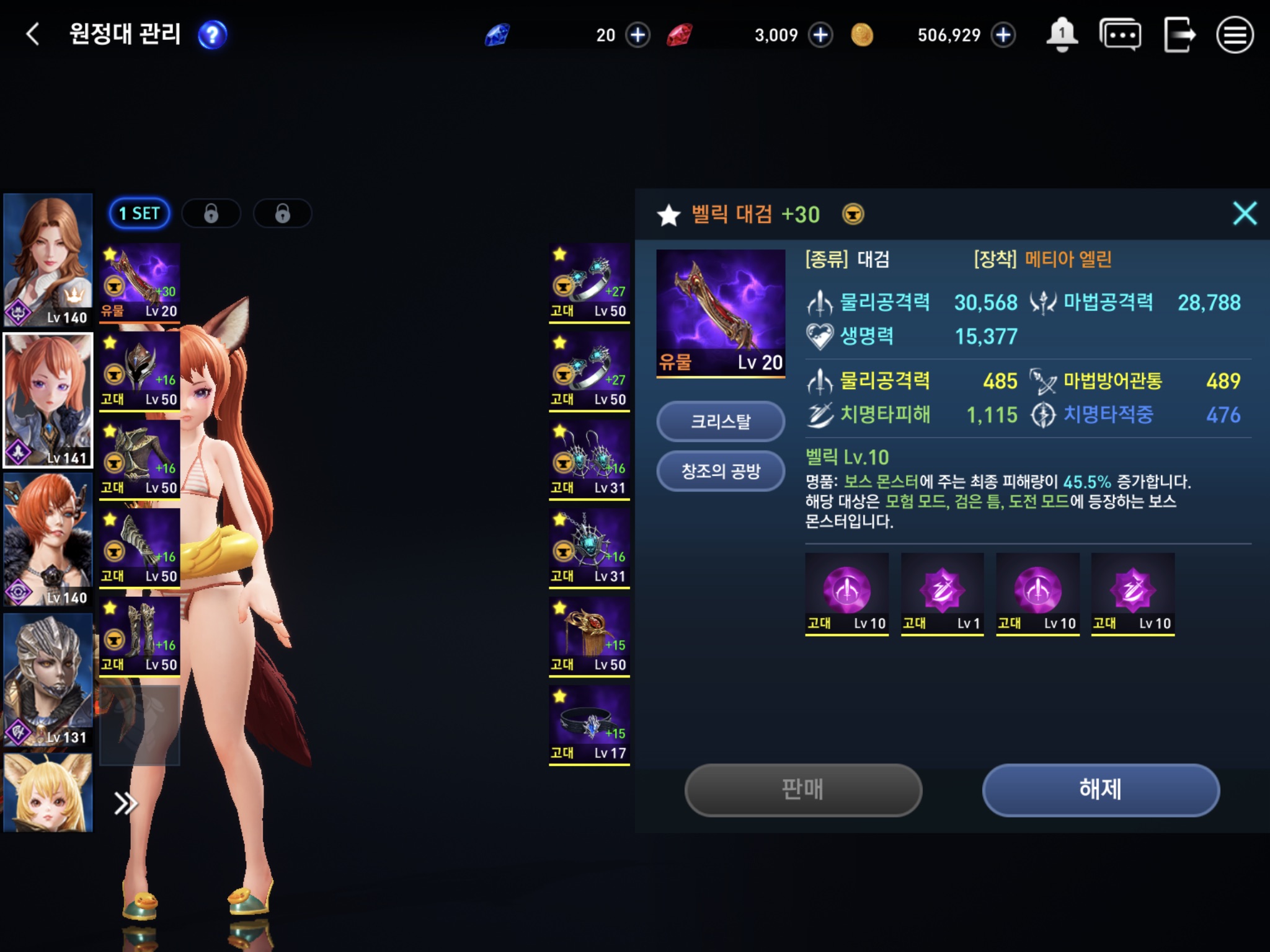Choose the blonde fox-eared character portrait

tap(48, 792)
